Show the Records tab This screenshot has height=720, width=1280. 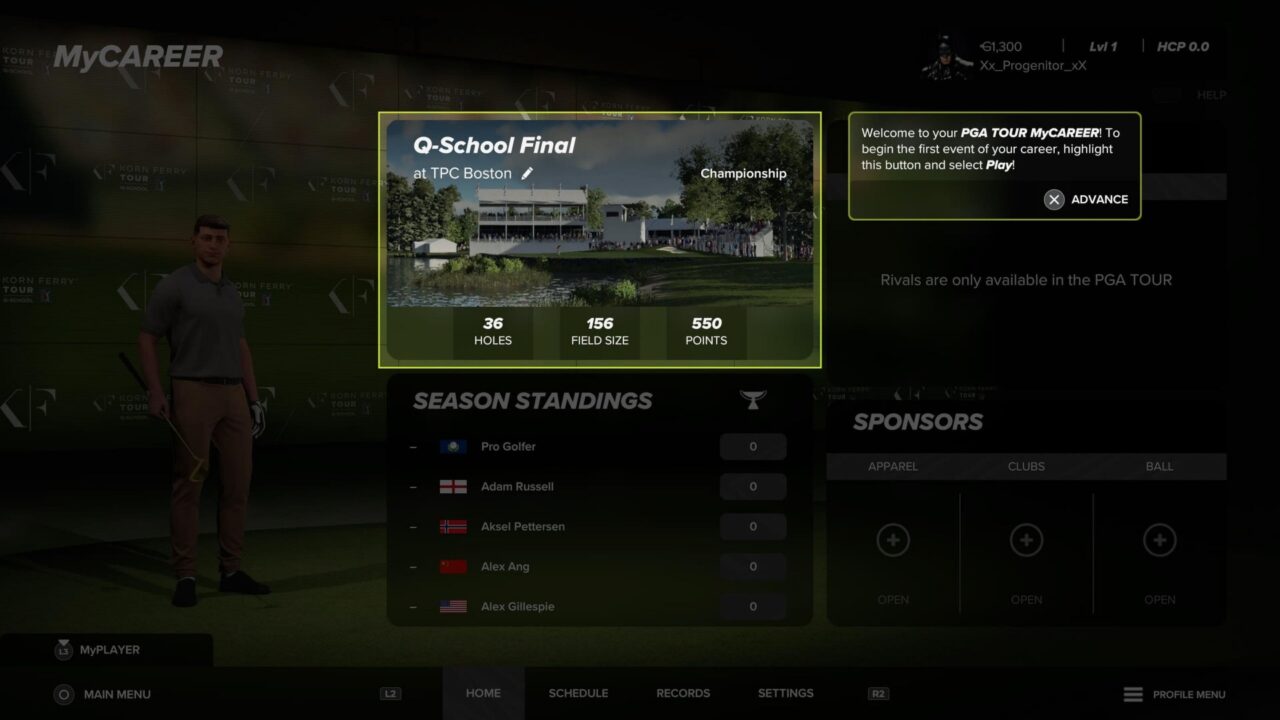coord(683,693)
